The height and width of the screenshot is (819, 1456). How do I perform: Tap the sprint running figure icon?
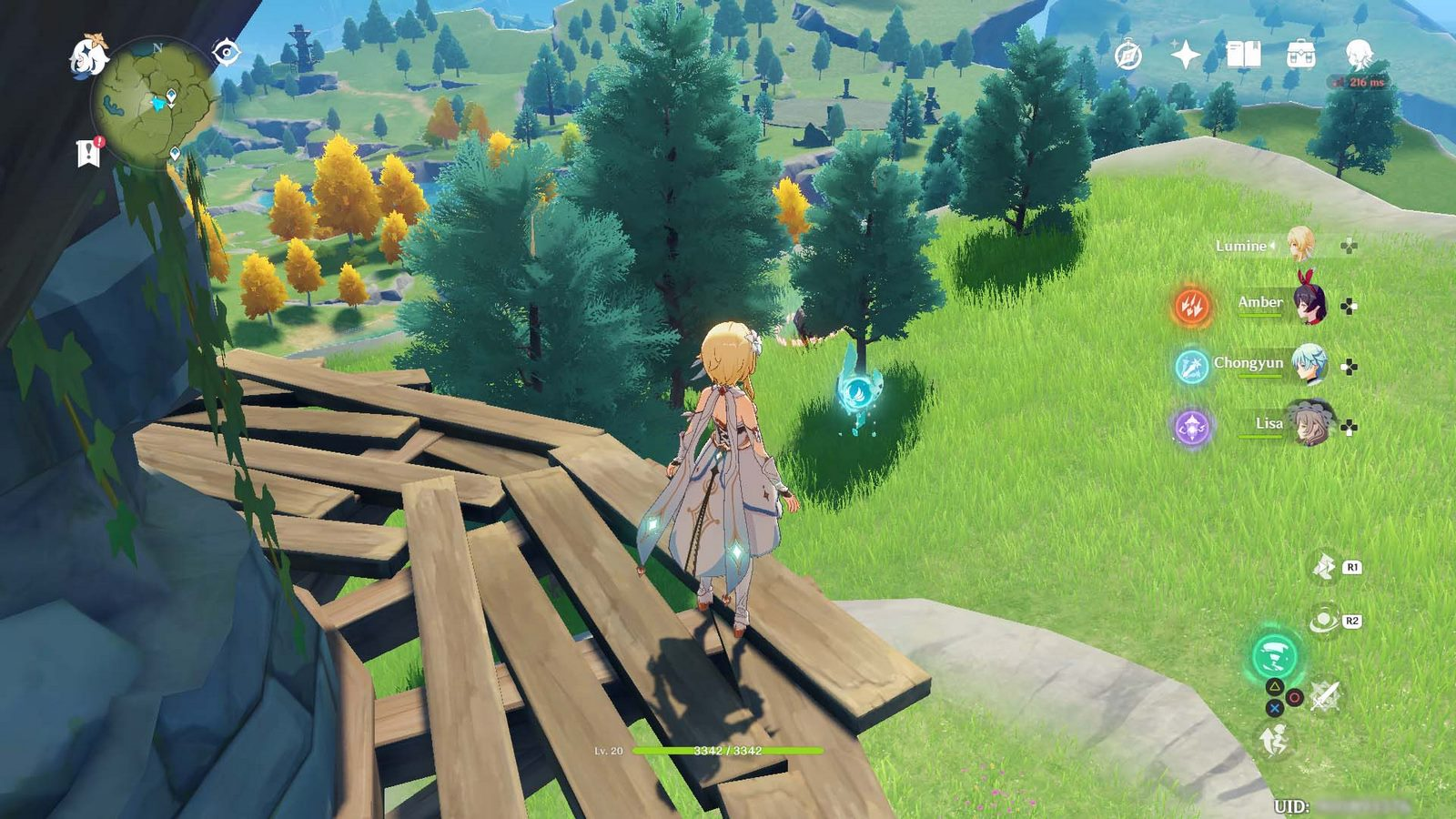coord(1274,741)
